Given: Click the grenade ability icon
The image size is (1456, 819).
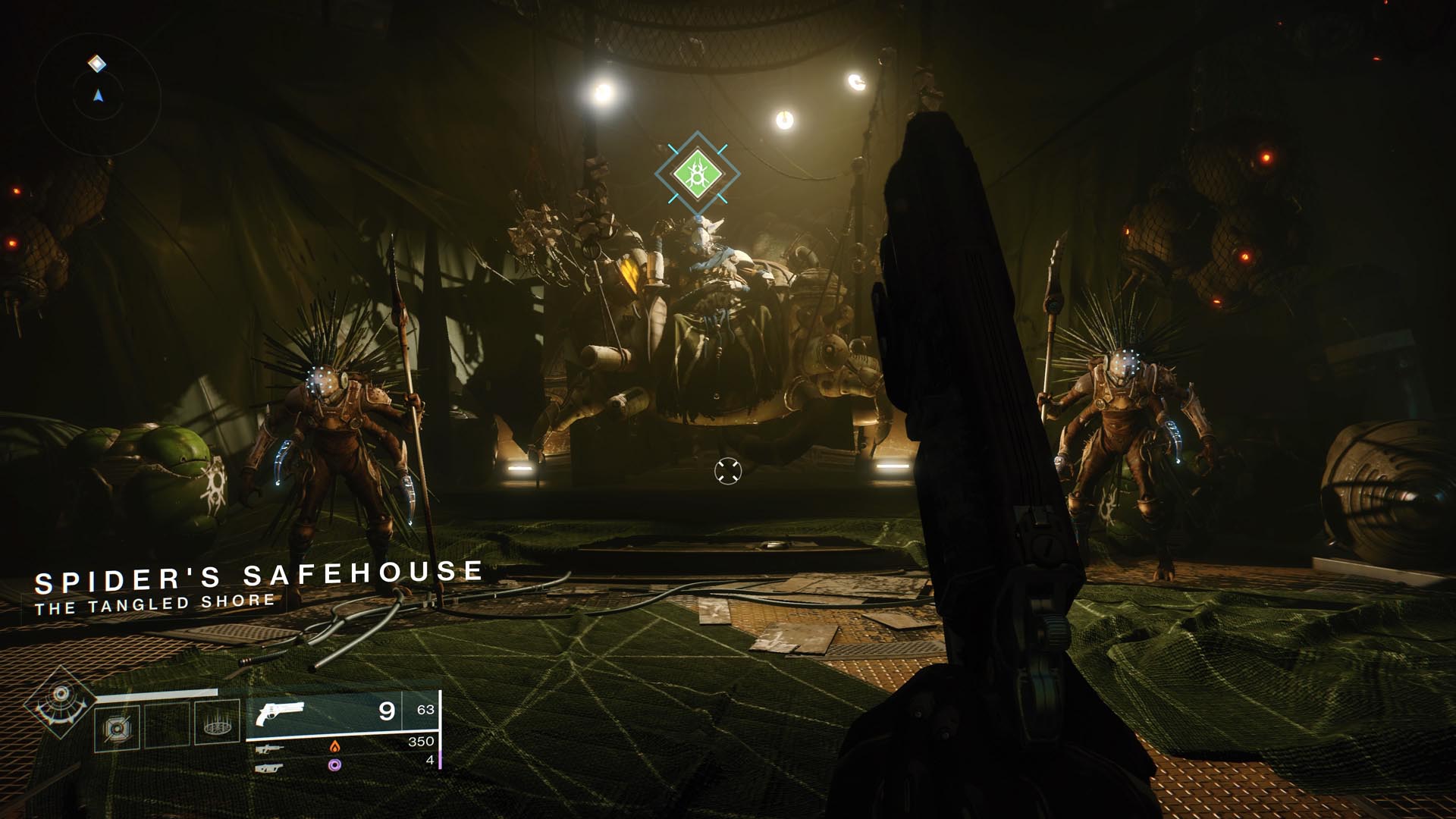Looking at the screenshot, I should click(x=118, y=728).
